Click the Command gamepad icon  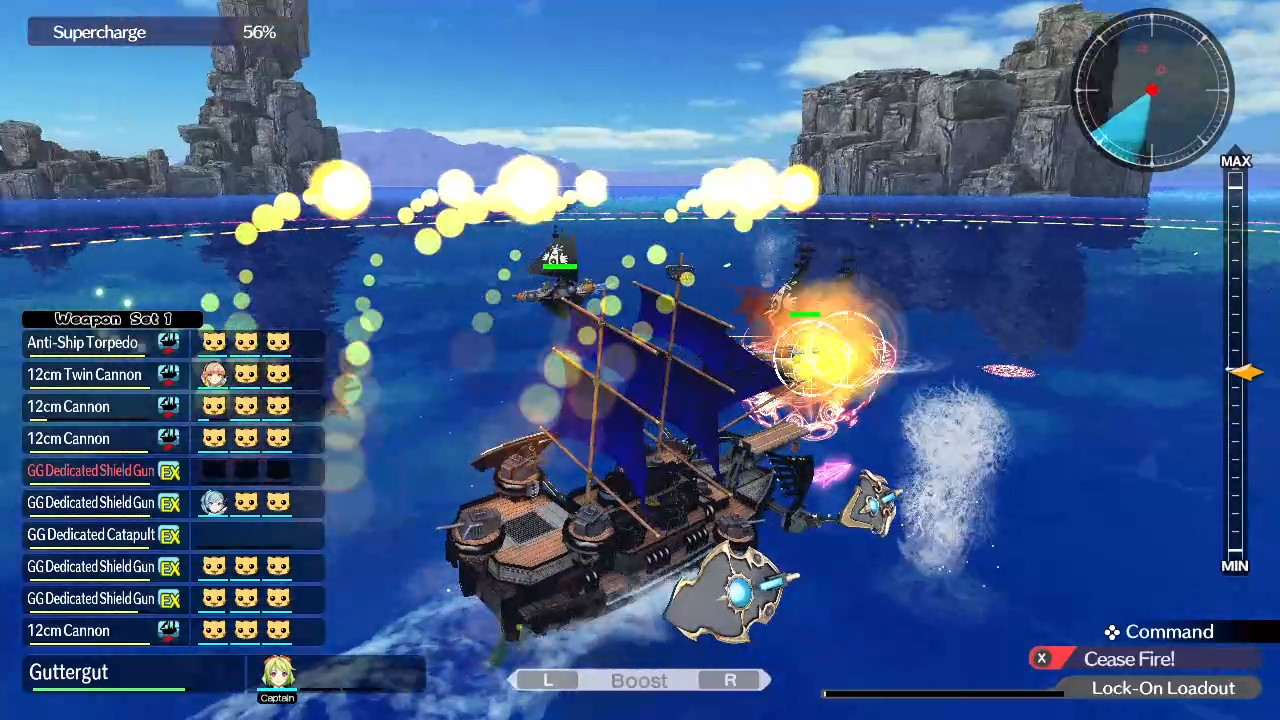pos(1111,632)
